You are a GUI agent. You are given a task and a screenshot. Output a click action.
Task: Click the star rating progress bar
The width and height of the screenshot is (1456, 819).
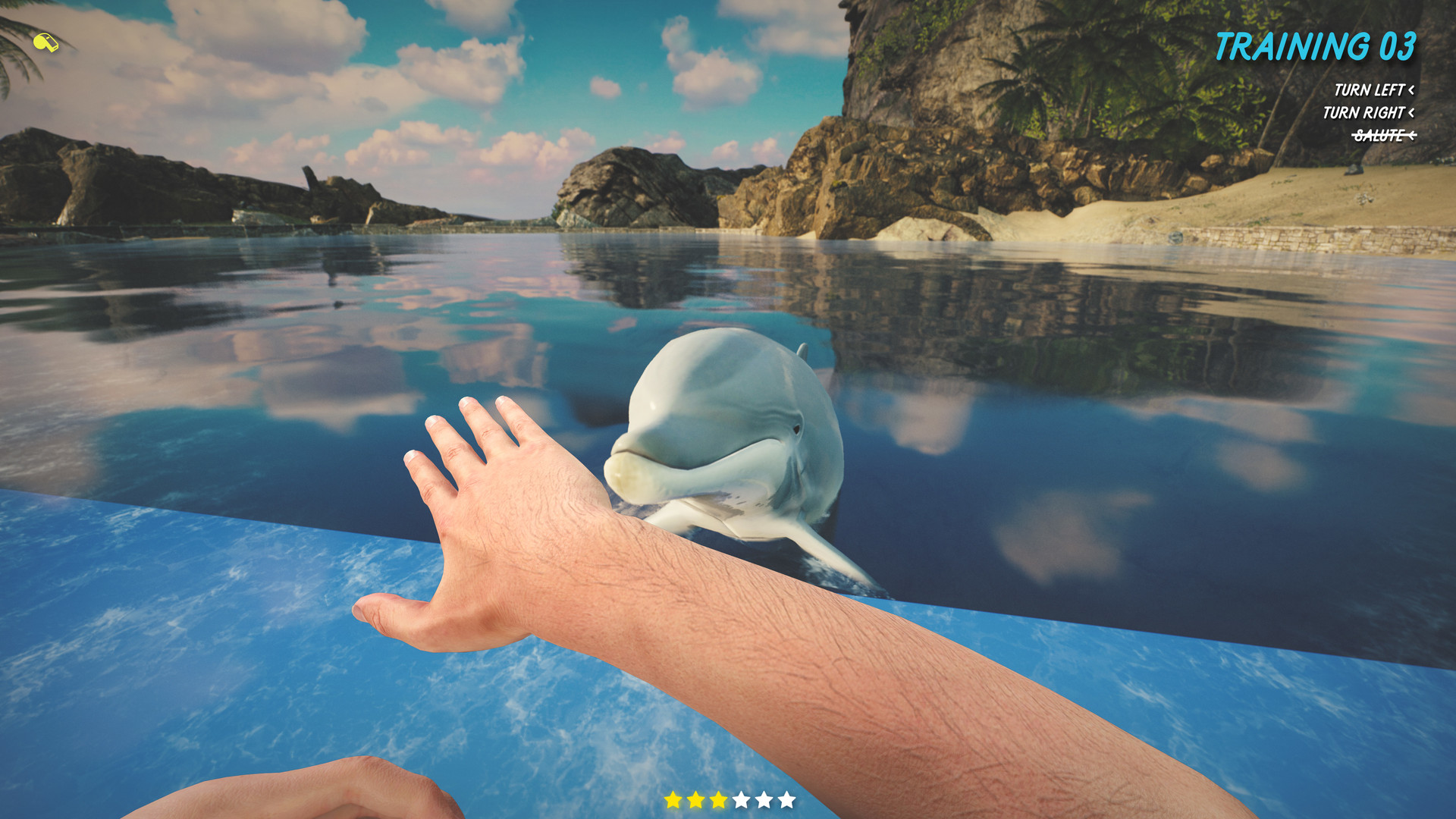click(730, 799)
